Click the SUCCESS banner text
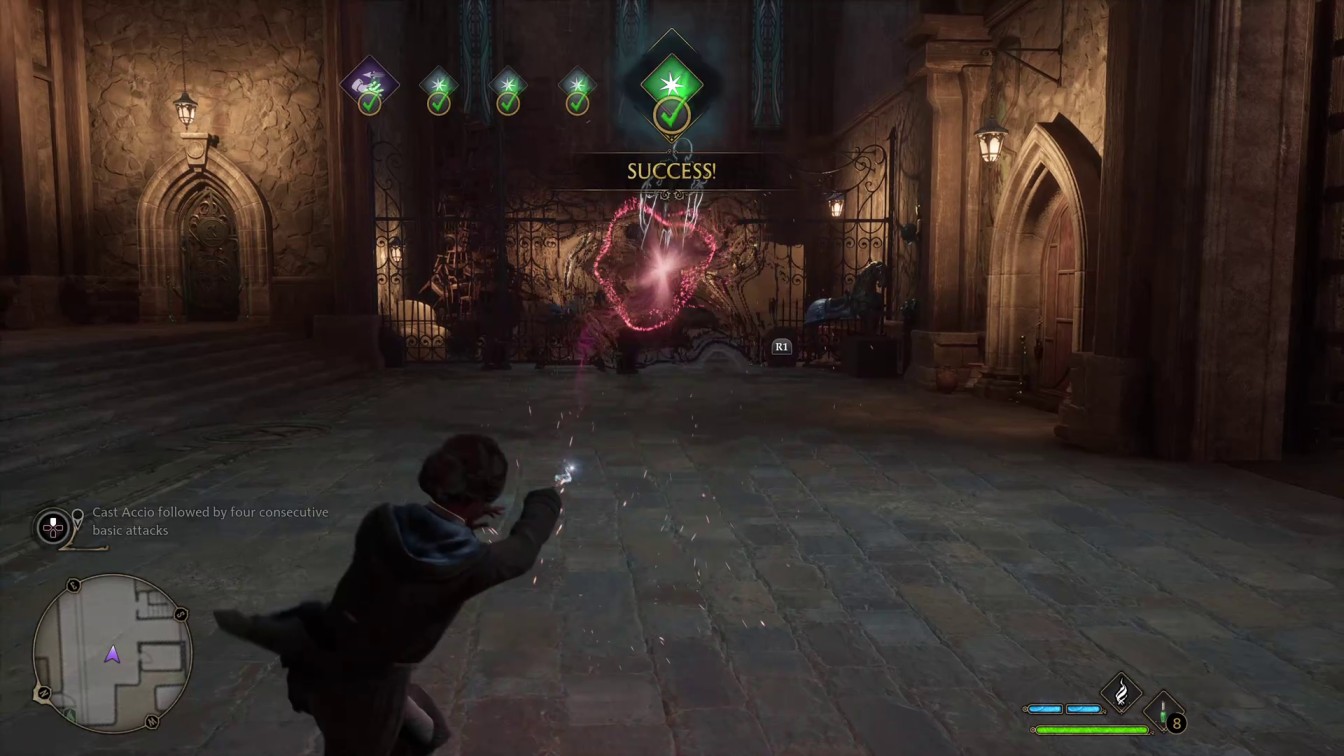 (671, 170)
